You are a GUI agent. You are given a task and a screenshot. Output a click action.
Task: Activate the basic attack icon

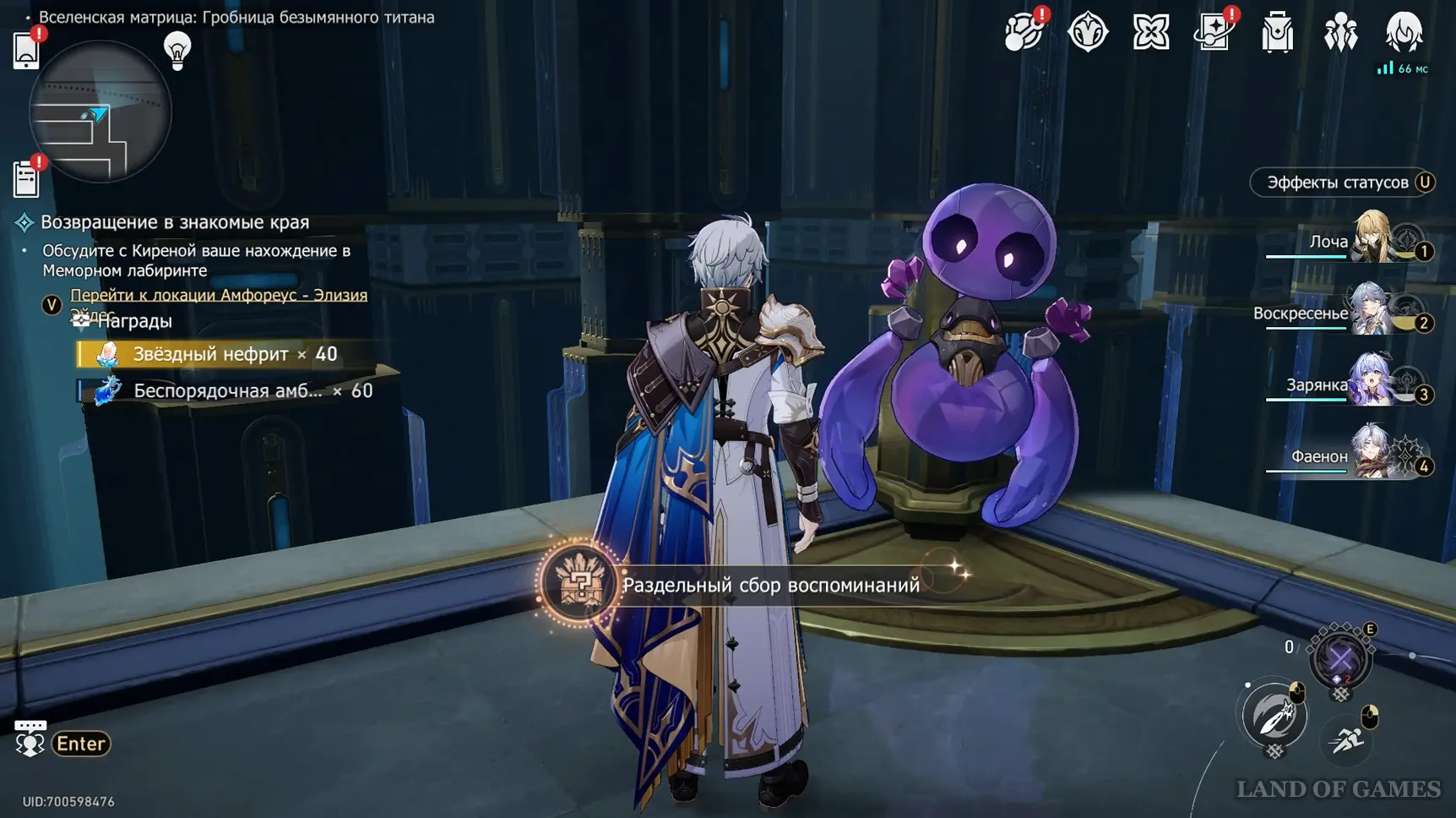1274,717
